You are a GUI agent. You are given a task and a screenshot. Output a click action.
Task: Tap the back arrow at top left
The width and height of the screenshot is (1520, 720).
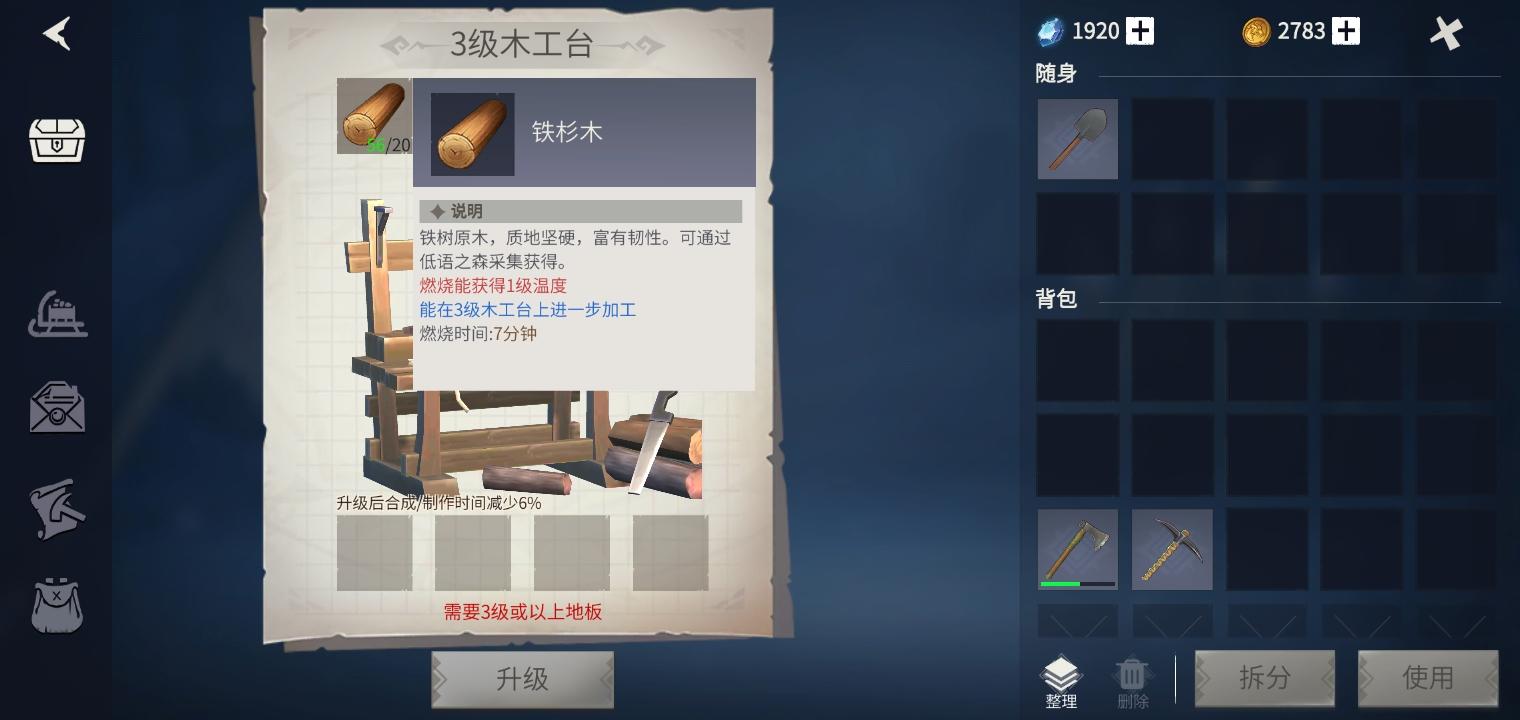pos(57,33)
